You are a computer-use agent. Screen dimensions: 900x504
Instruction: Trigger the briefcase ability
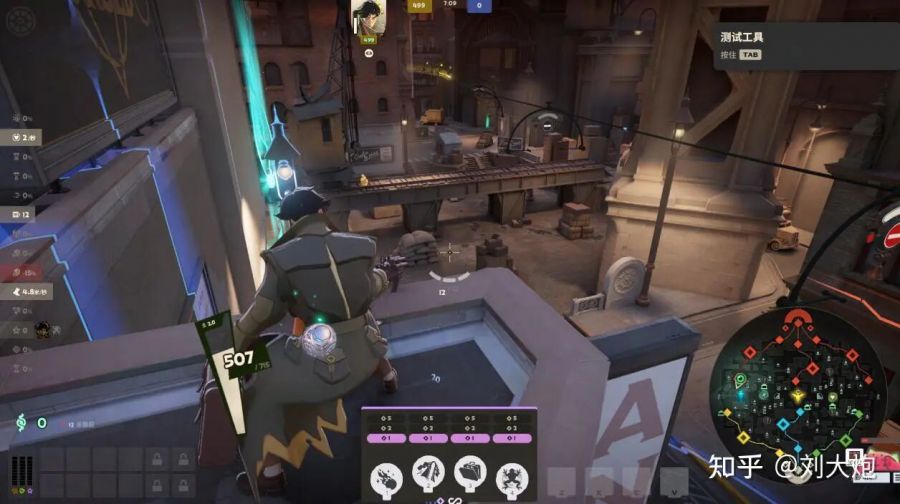coord(471,474)
